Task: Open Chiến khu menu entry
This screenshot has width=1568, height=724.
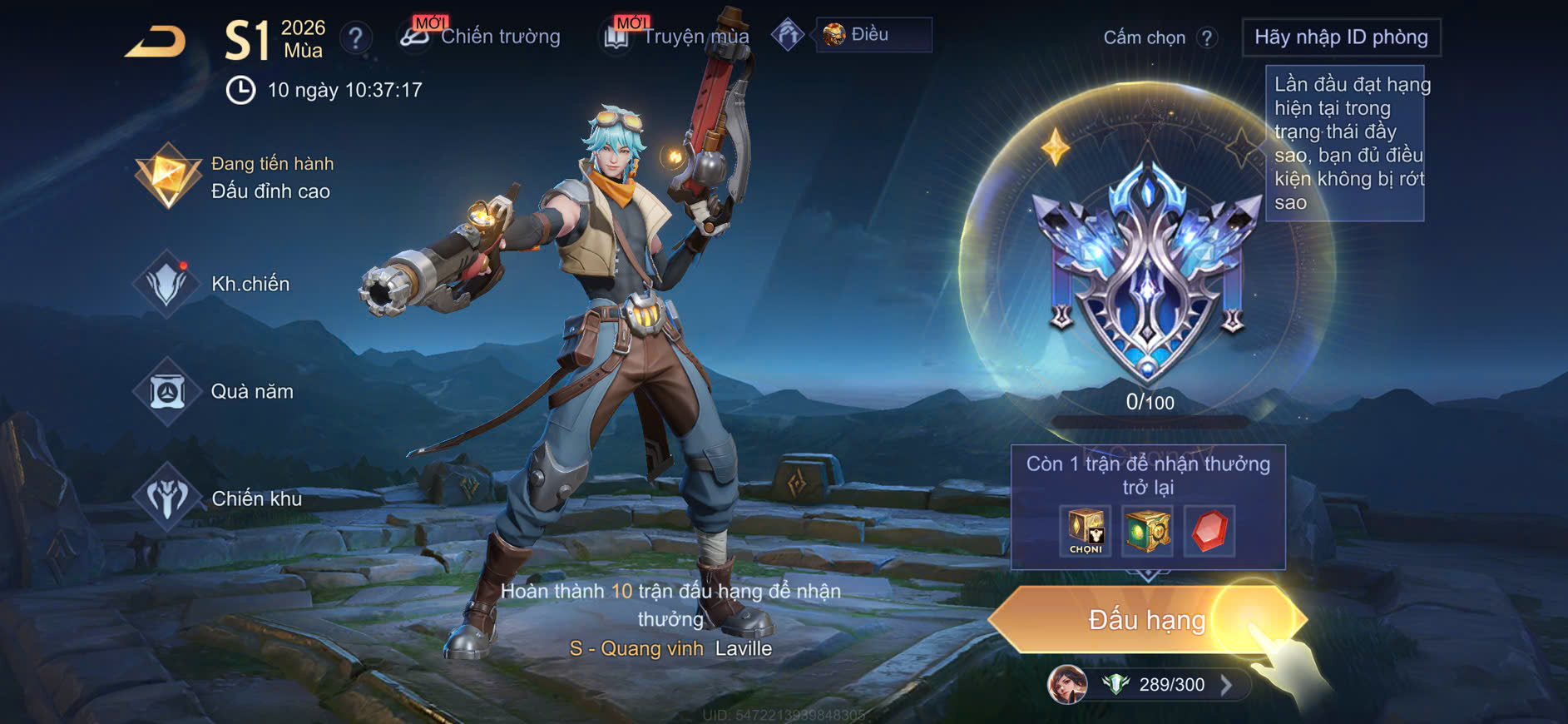Action: click(220, 498)
